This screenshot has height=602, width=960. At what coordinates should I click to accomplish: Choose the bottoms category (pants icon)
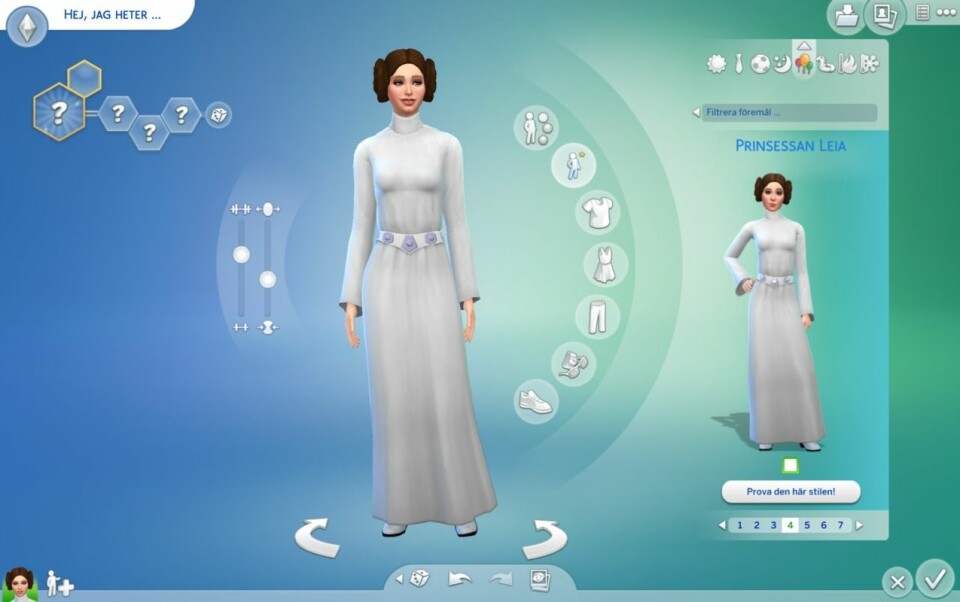pyautogui.click(x=597, y=316)
